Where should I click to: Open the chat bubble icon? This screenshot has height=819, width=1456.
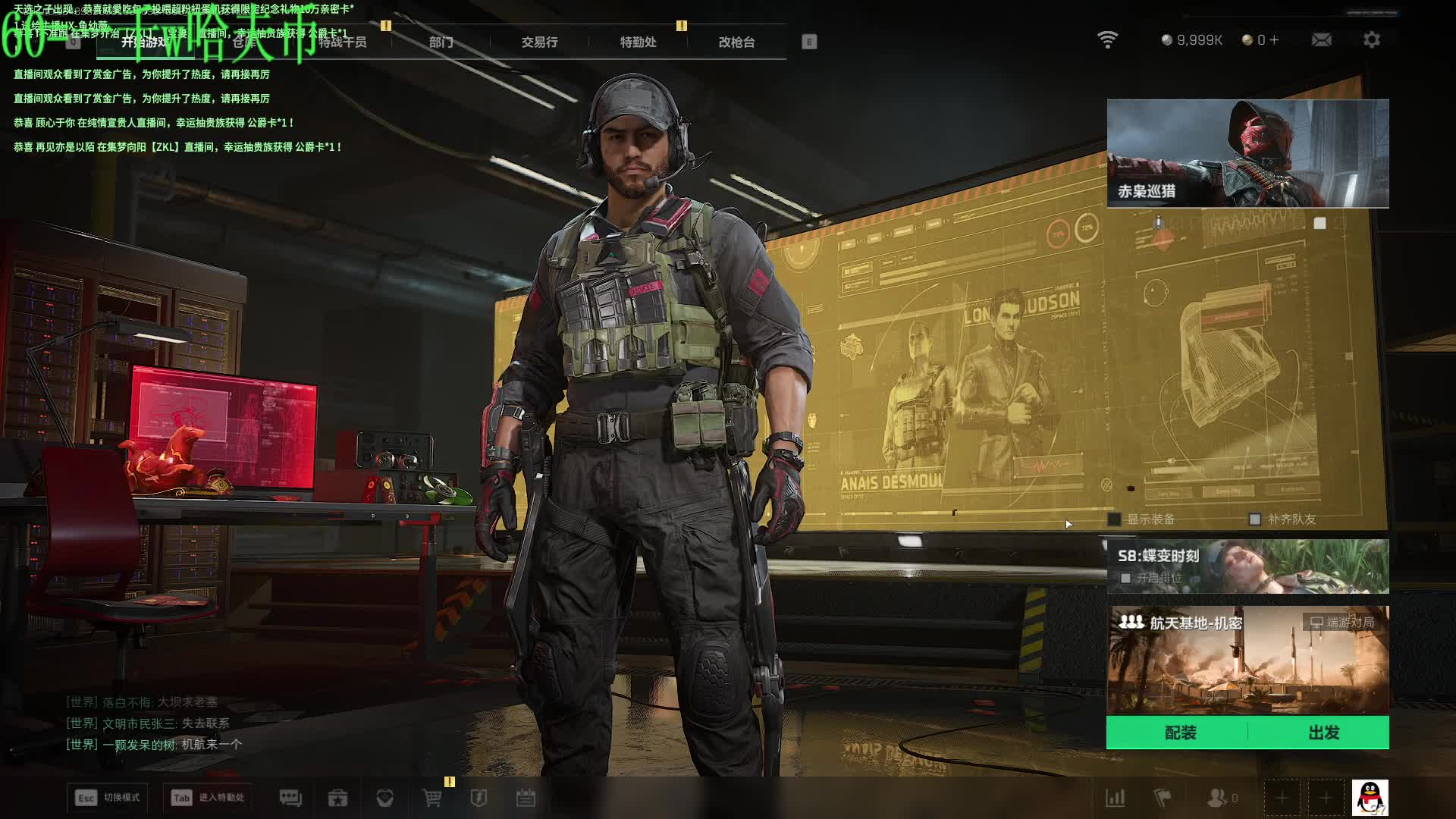pos(290,798)
